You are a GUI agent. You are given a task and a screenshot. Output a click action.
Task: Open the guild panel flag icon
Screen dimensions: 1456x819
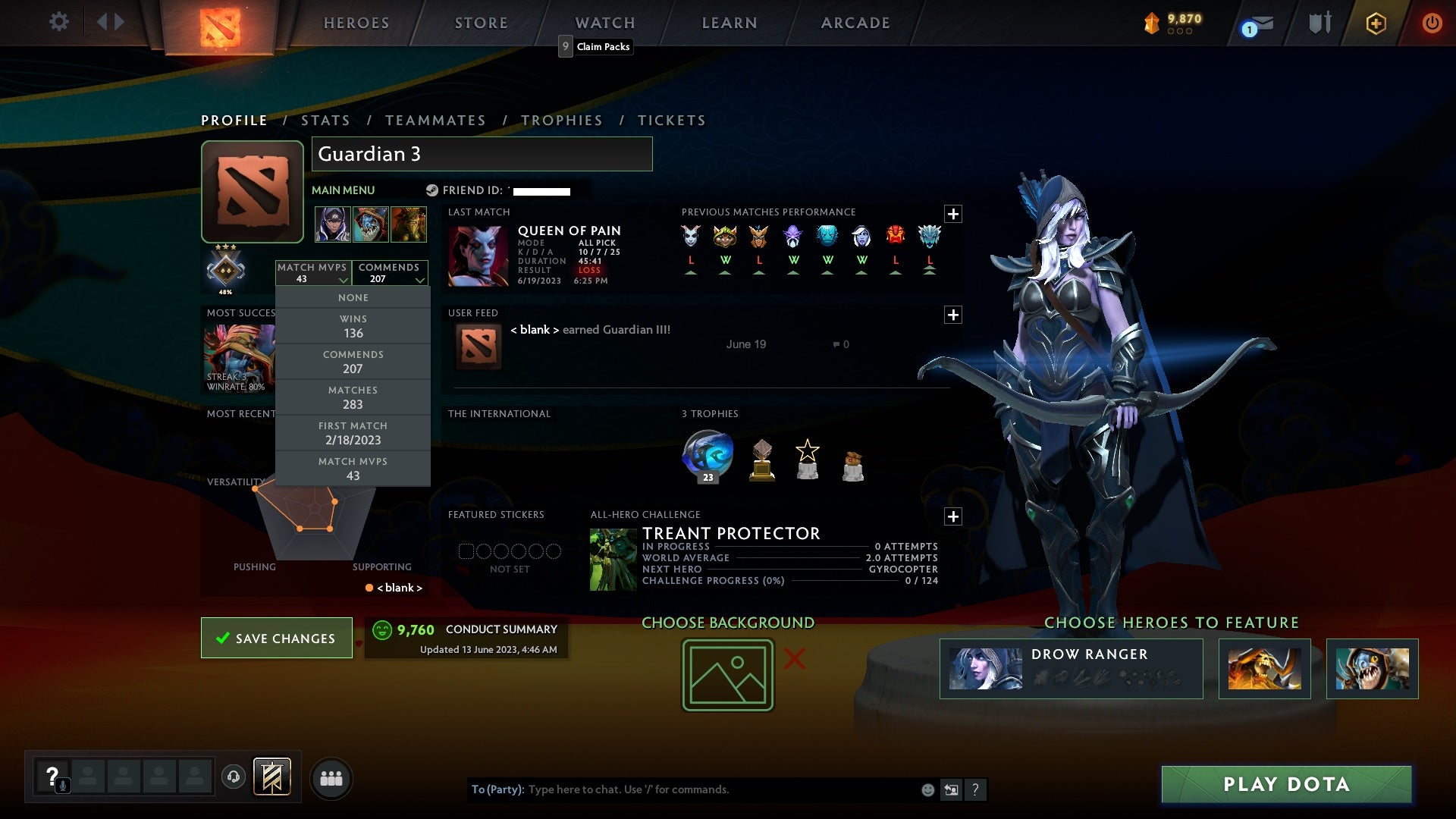pyautogui.click(x=273, y=778)
